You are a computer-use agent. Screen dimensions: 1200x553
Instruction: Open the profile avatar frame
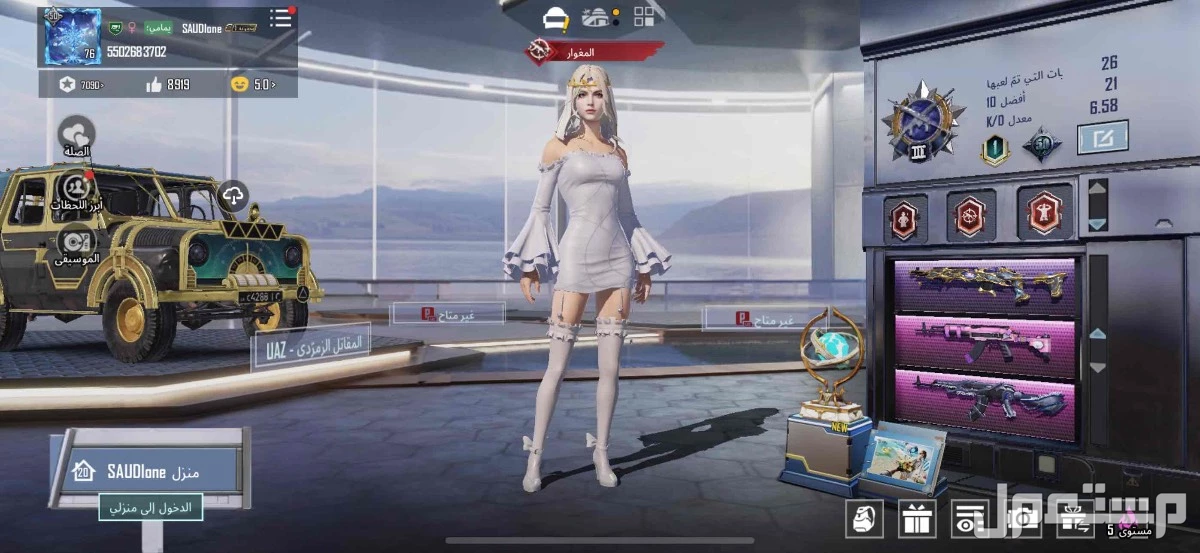click(72, 37)
